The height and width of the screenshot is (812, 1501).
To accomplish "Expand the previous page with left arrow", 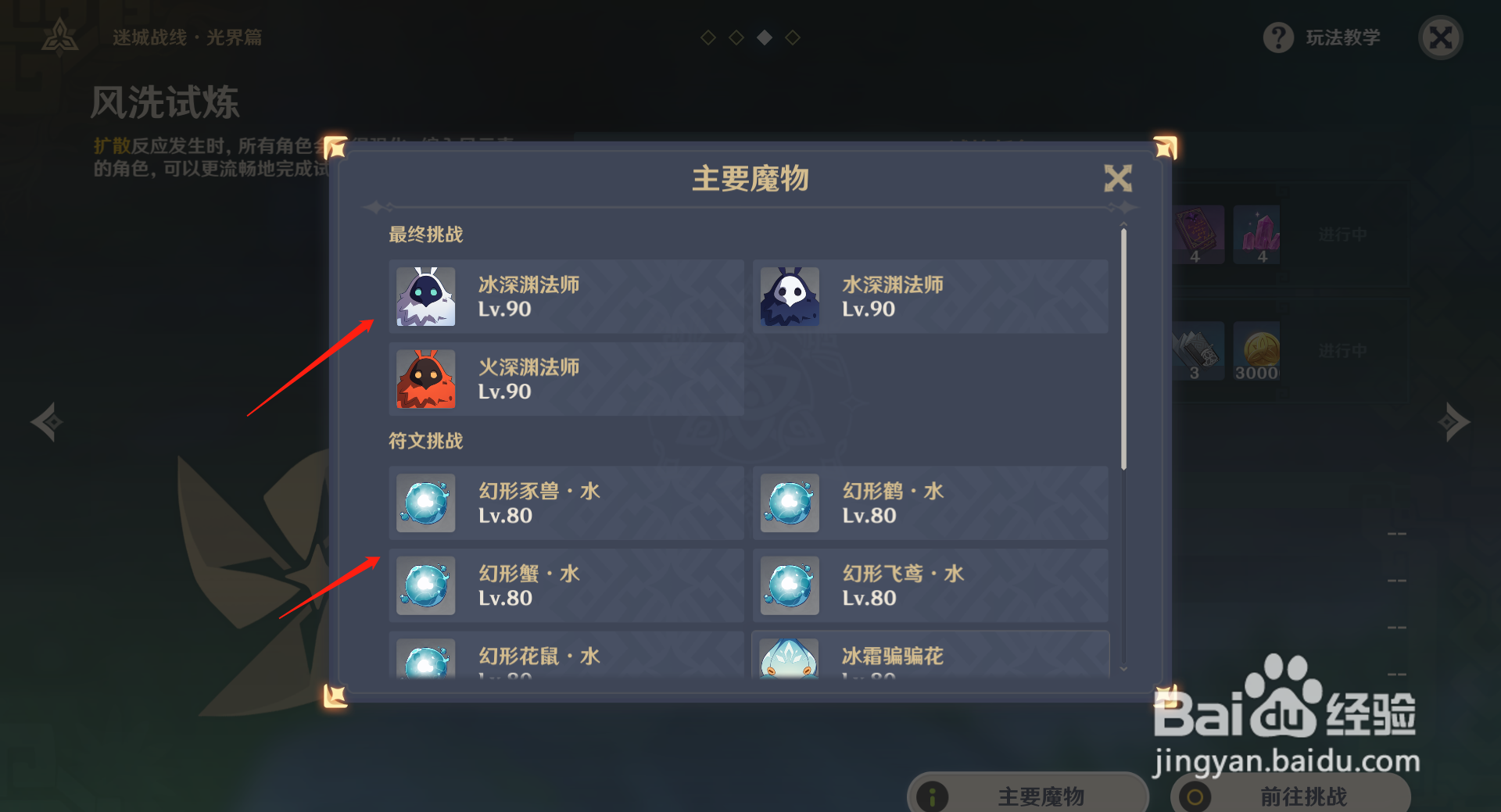I will pyautogui.click(x=45, y=421).
